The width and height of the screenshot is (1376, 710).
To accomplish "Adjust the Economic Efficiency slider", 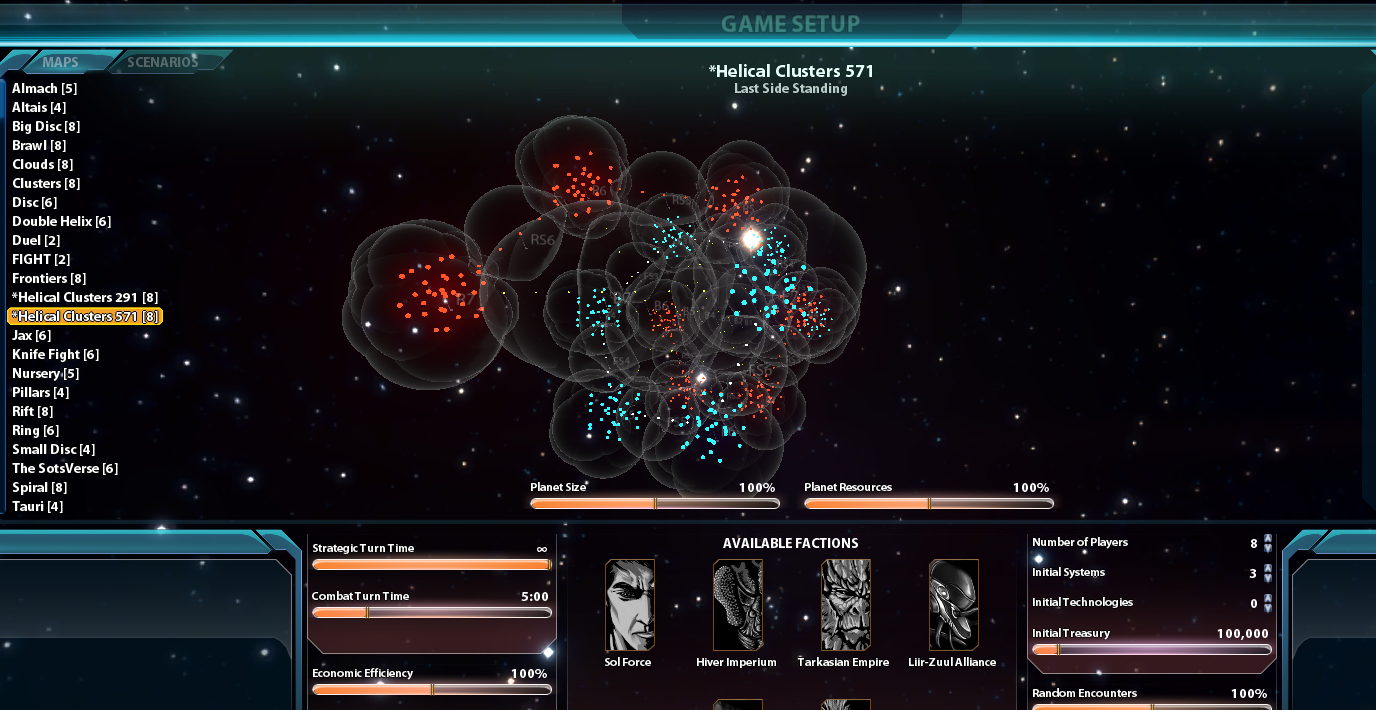I will click(432, 690).
